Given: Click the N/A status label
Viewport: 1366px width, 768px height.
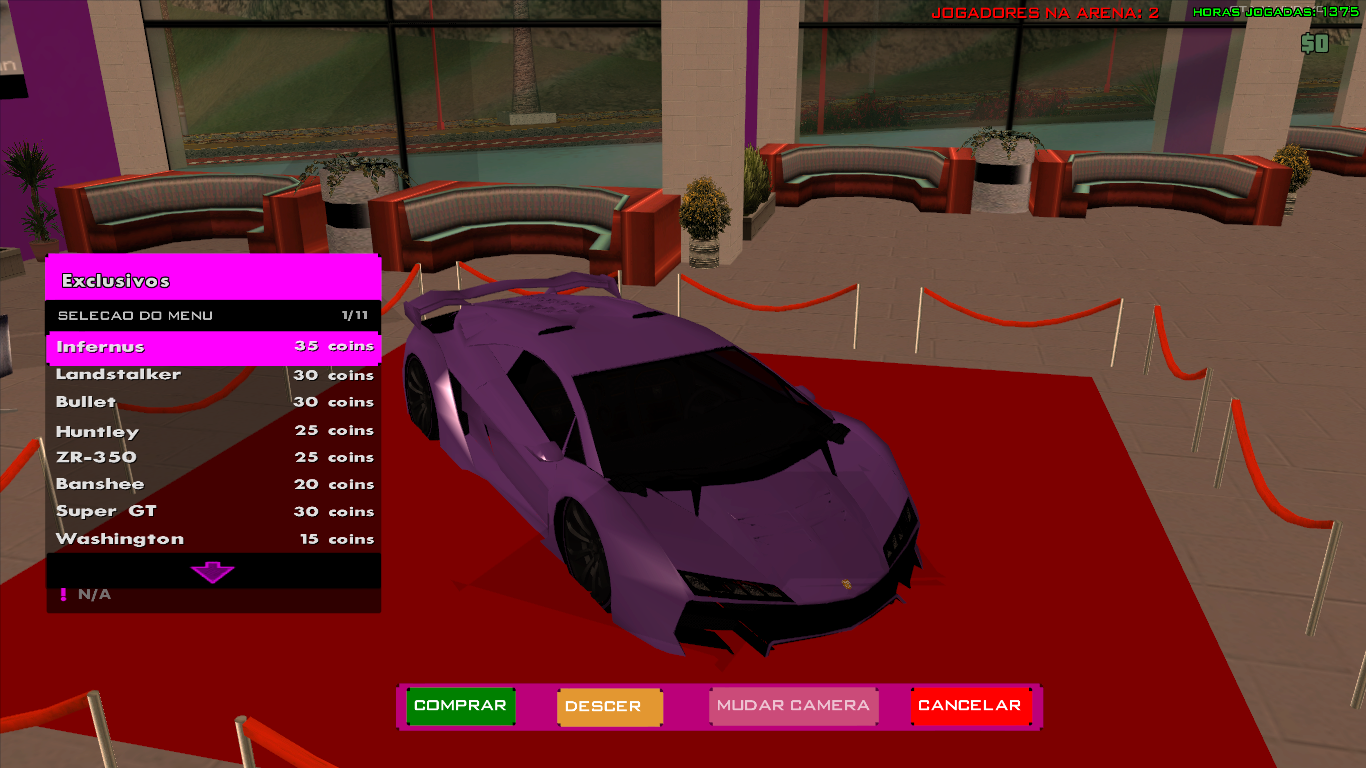Looking at the screenshot, I should point(92,593).
